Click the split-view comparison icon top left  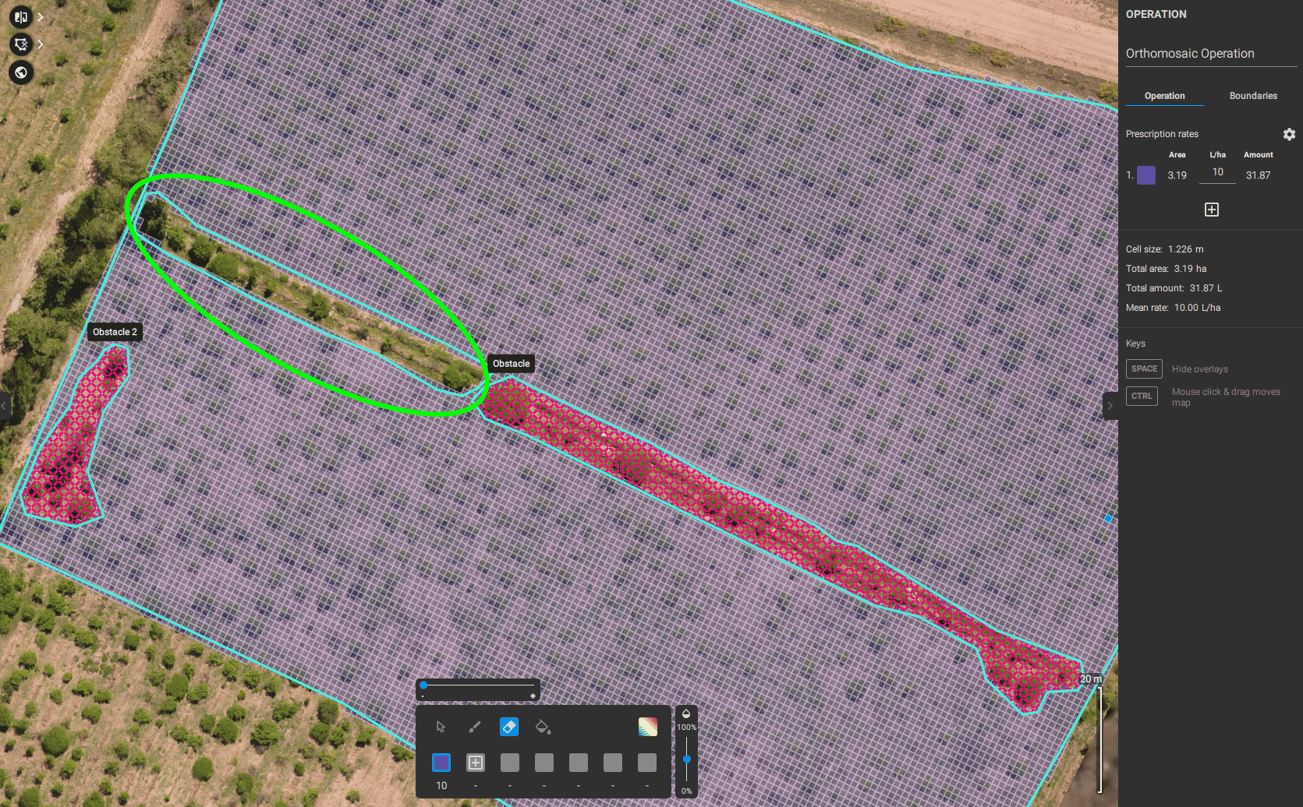click(20, 16)
